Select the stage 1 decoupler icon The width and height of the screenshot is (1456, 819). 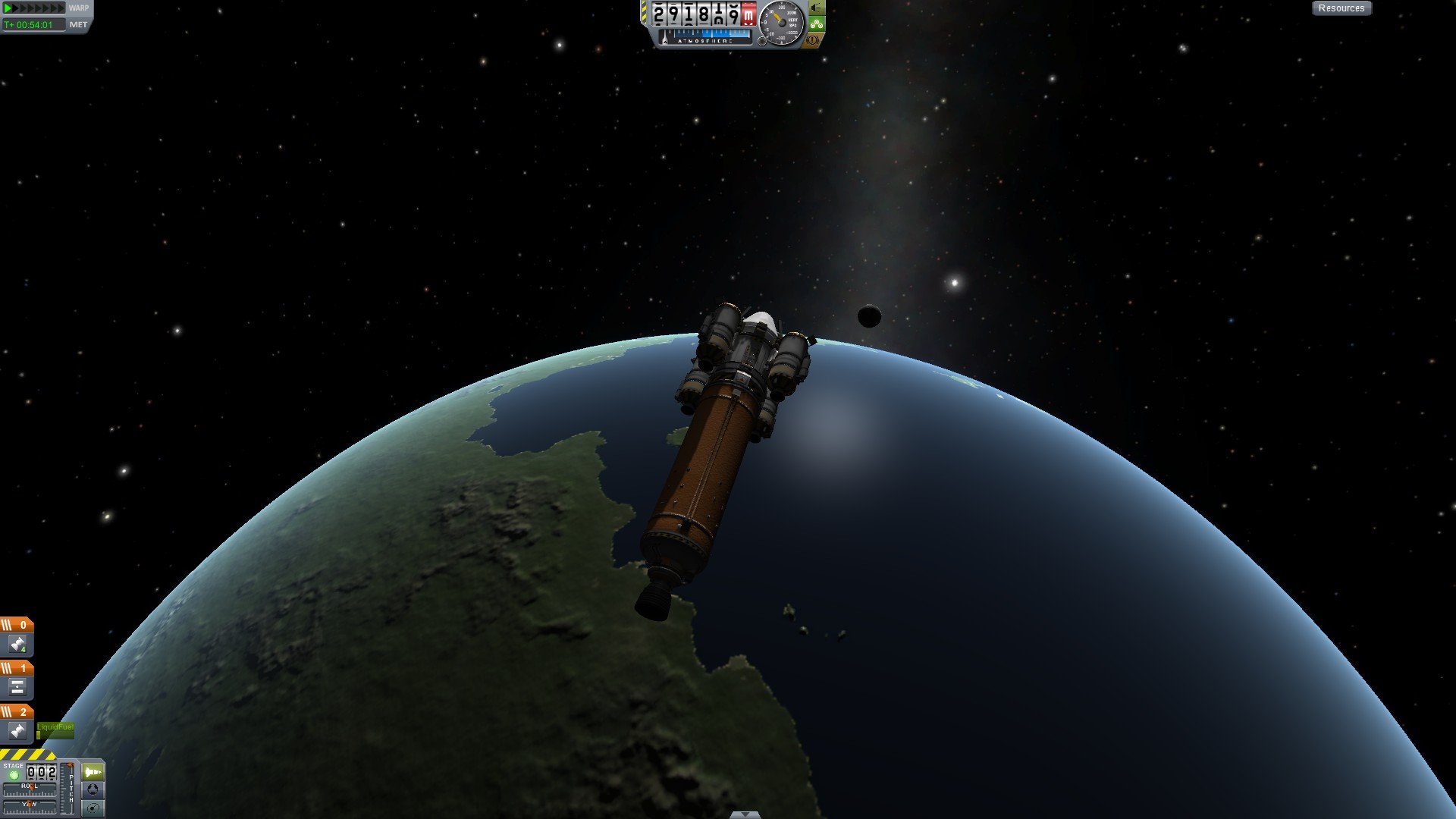coord(17,687)
